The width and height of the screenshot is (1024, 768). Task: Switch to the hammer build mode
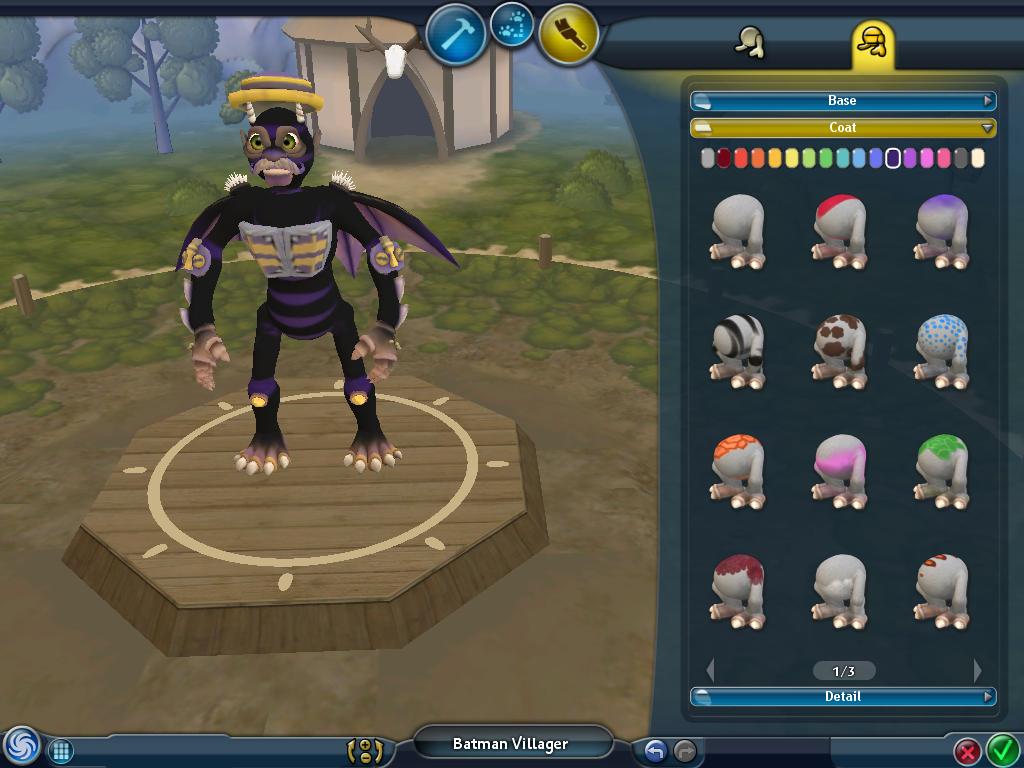click(456, 34)
